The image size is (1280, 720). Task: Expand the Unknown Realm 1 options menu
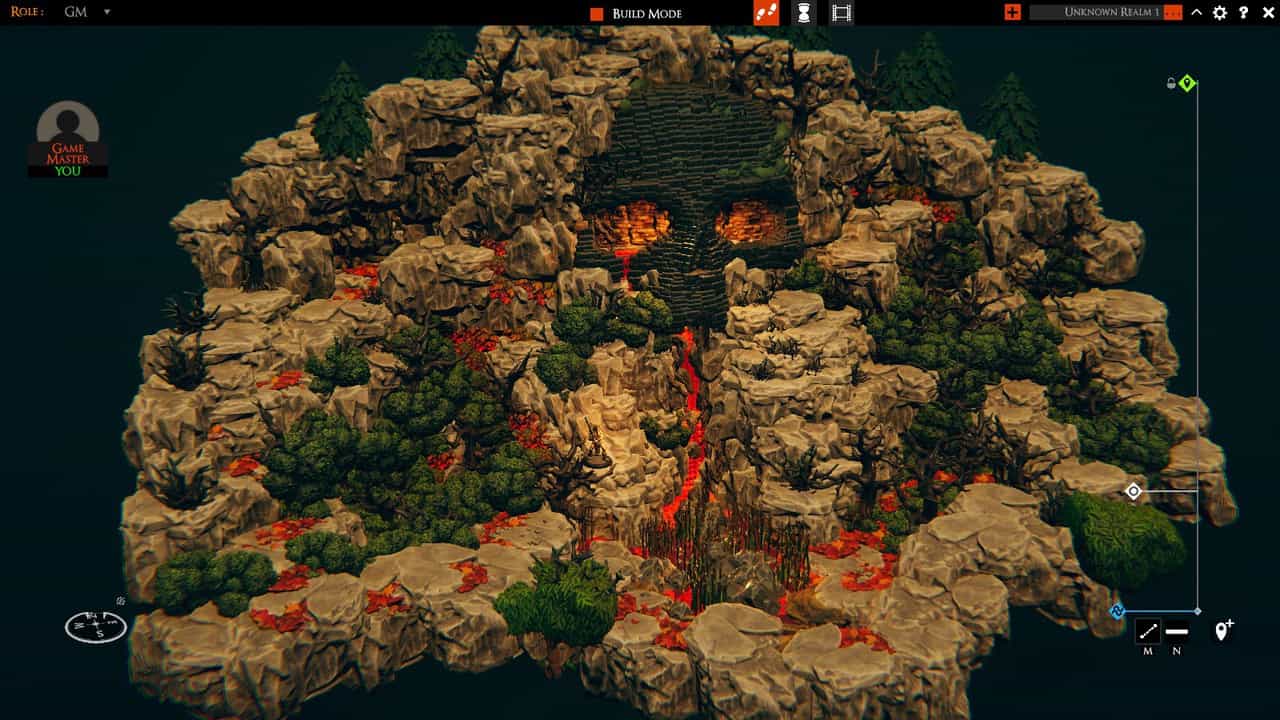pos(1172,13)
